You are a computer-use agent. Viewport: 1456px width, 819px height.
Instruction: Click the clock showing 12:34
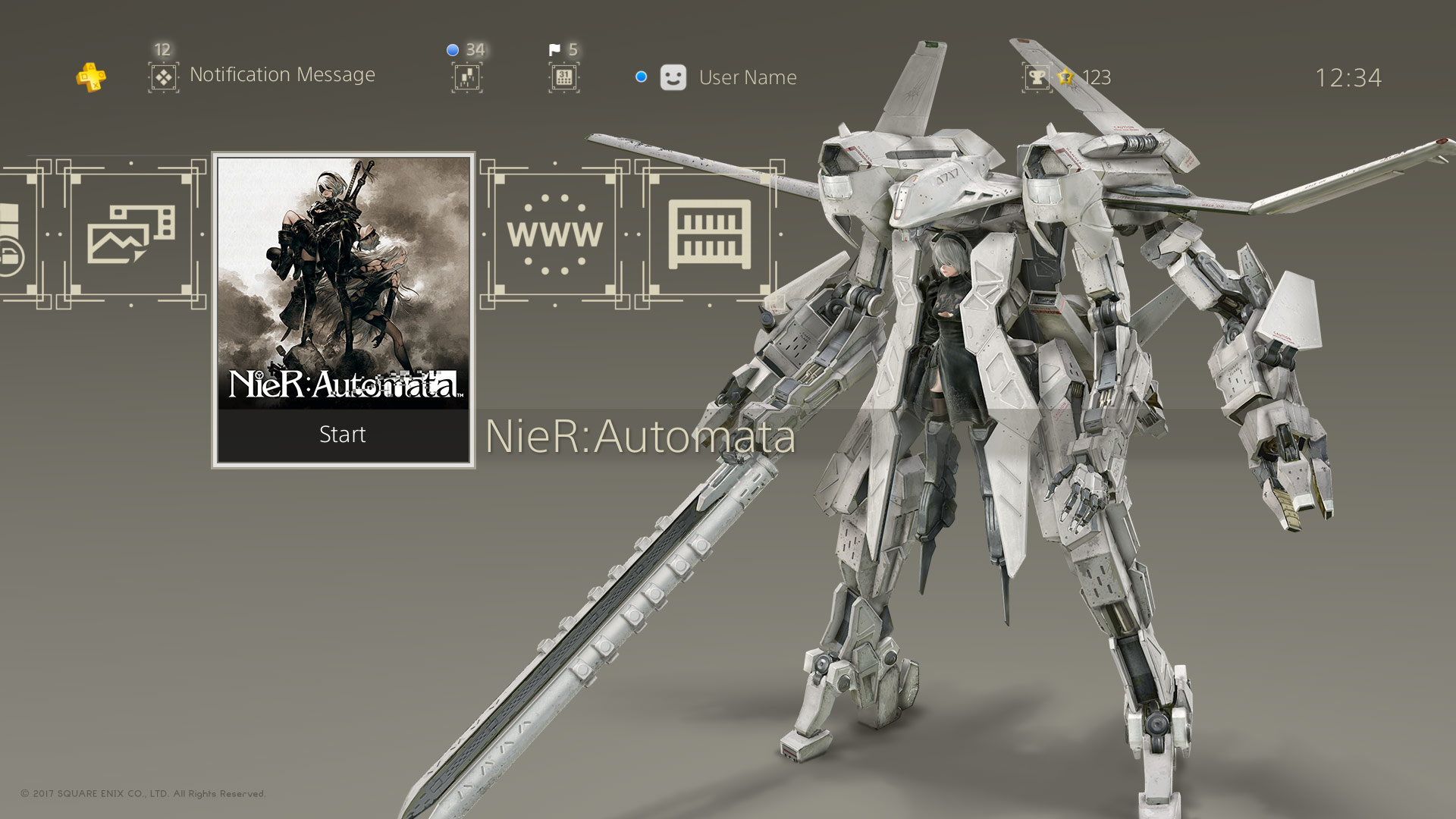pos(1348,77)
